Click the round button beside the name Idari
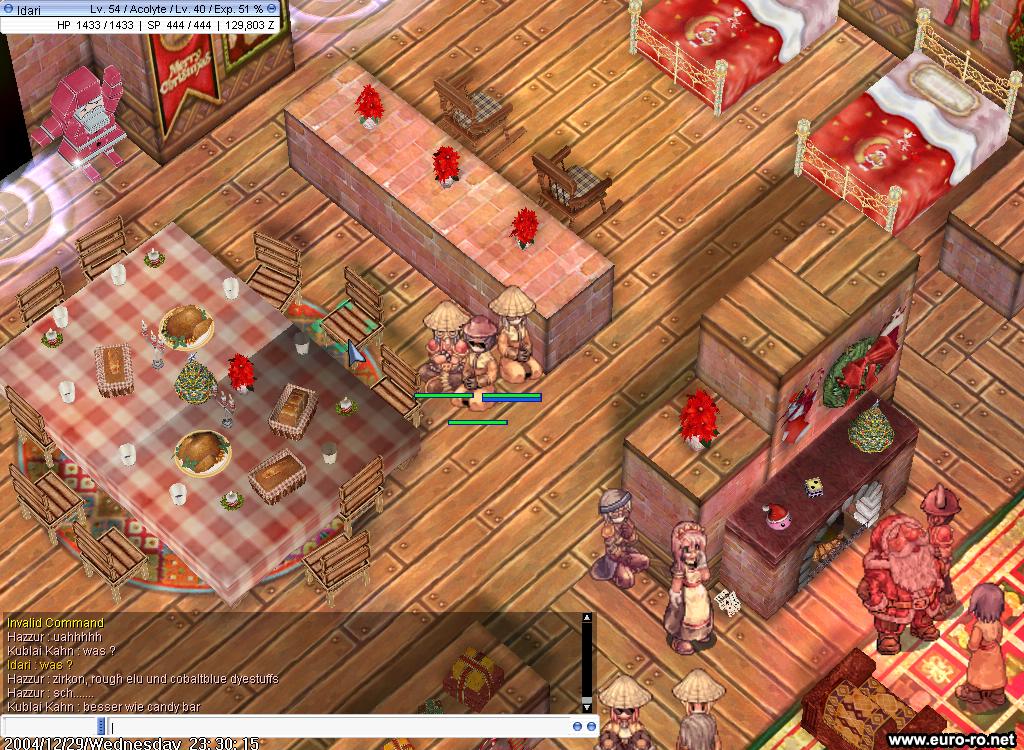 click(8, 8)
